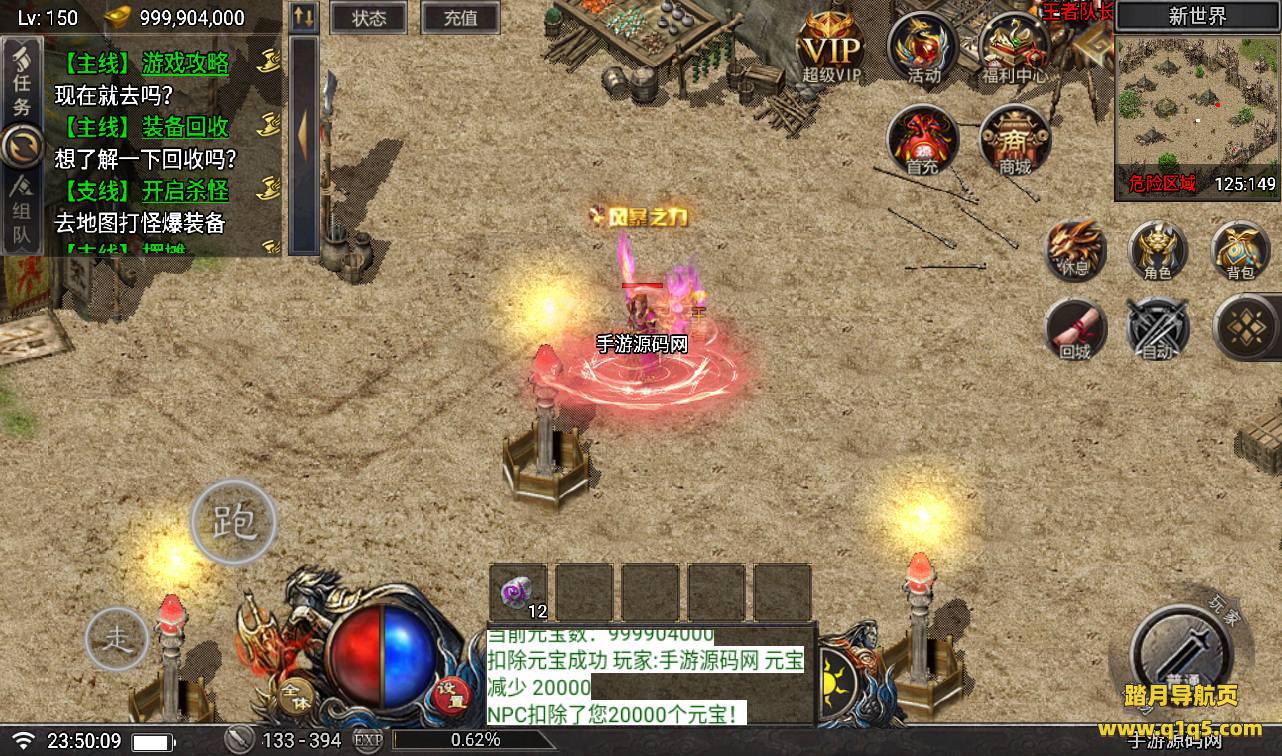Open the 福利中心 welfare center

click(1014, 48)
